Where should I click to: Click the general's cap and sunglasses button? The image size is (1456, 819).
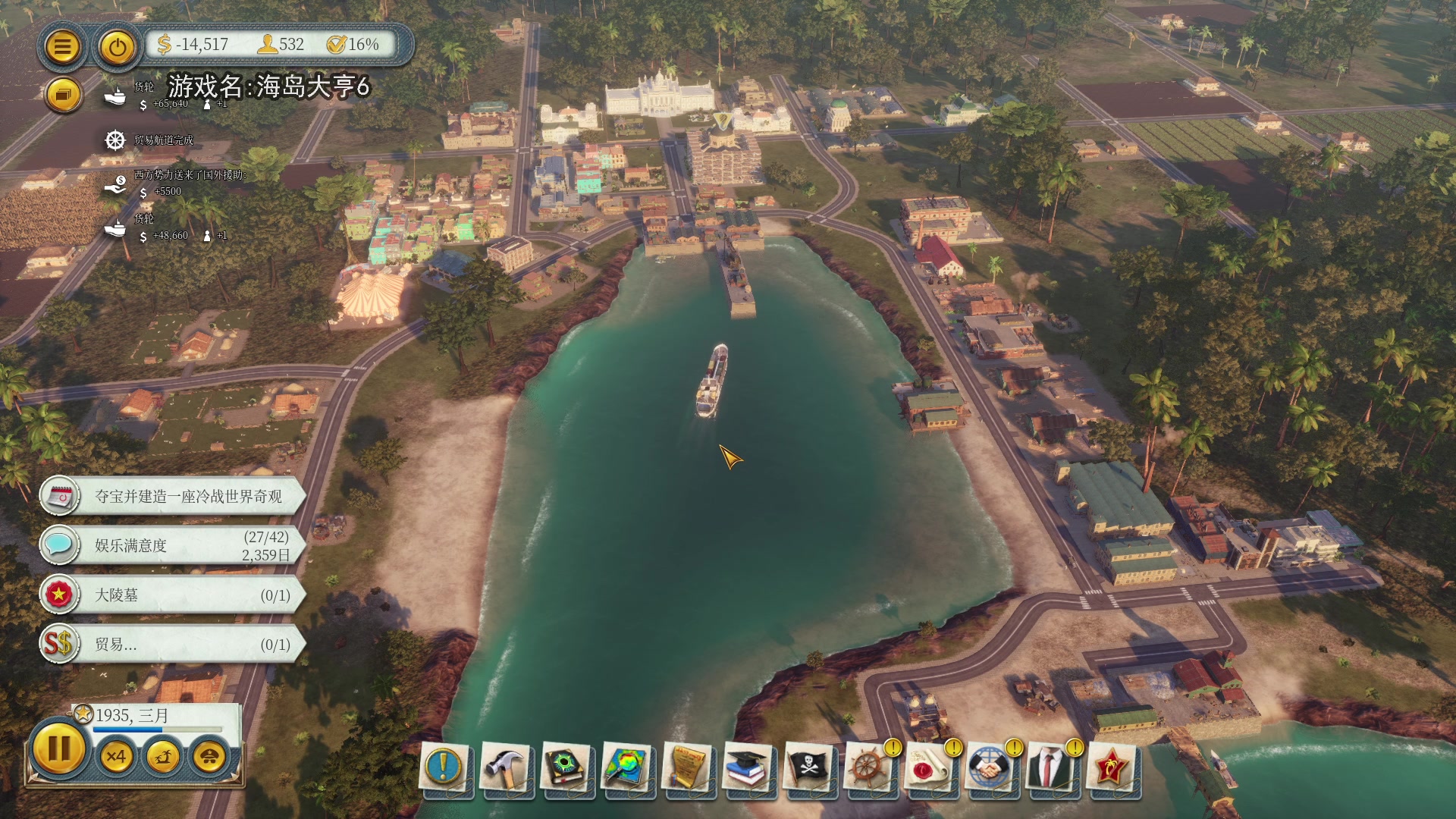pyautogui.click(x=209, y=756)
